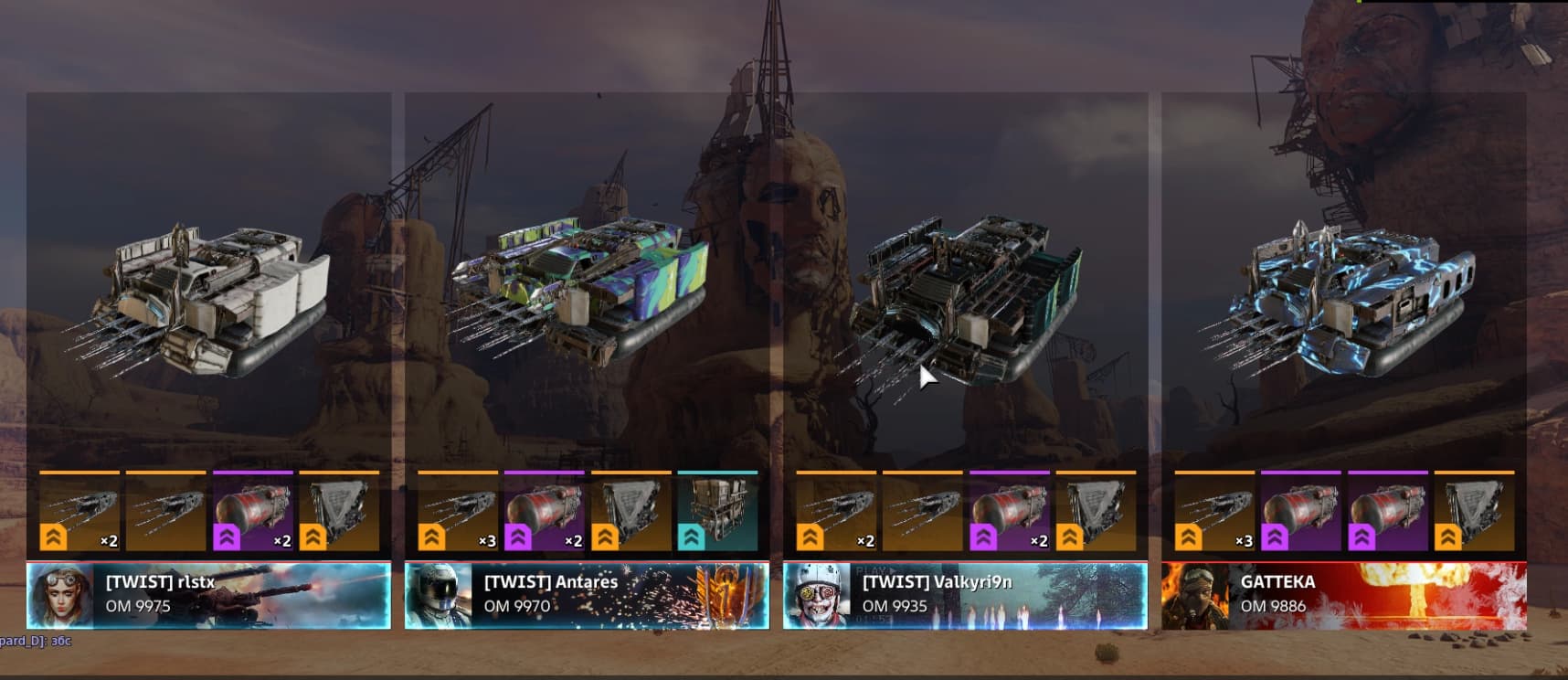Select the [TWIST] rlstx player banner

point(208,595)
